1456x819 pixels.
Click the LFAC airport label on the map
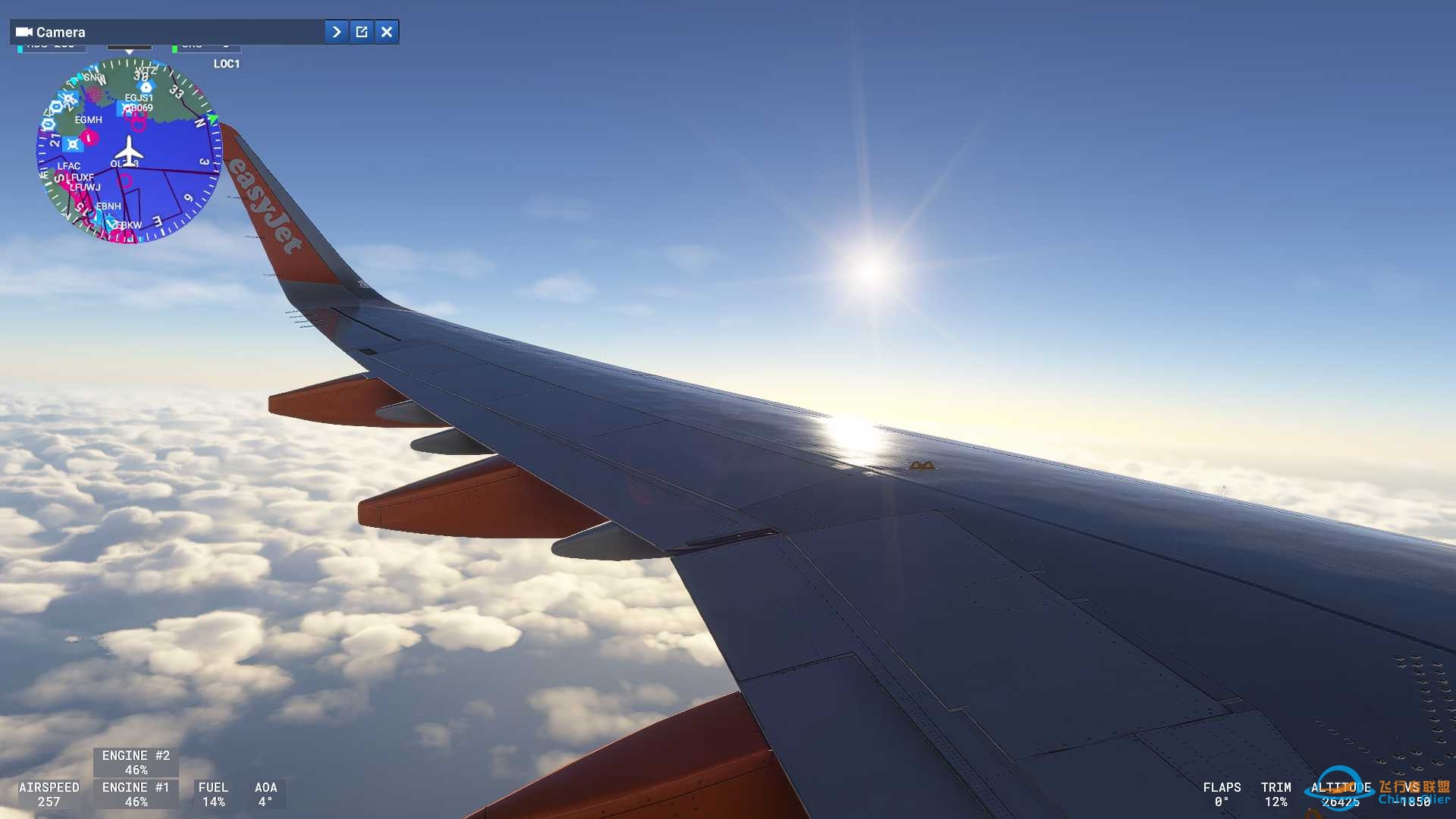[x=68, y=165]
